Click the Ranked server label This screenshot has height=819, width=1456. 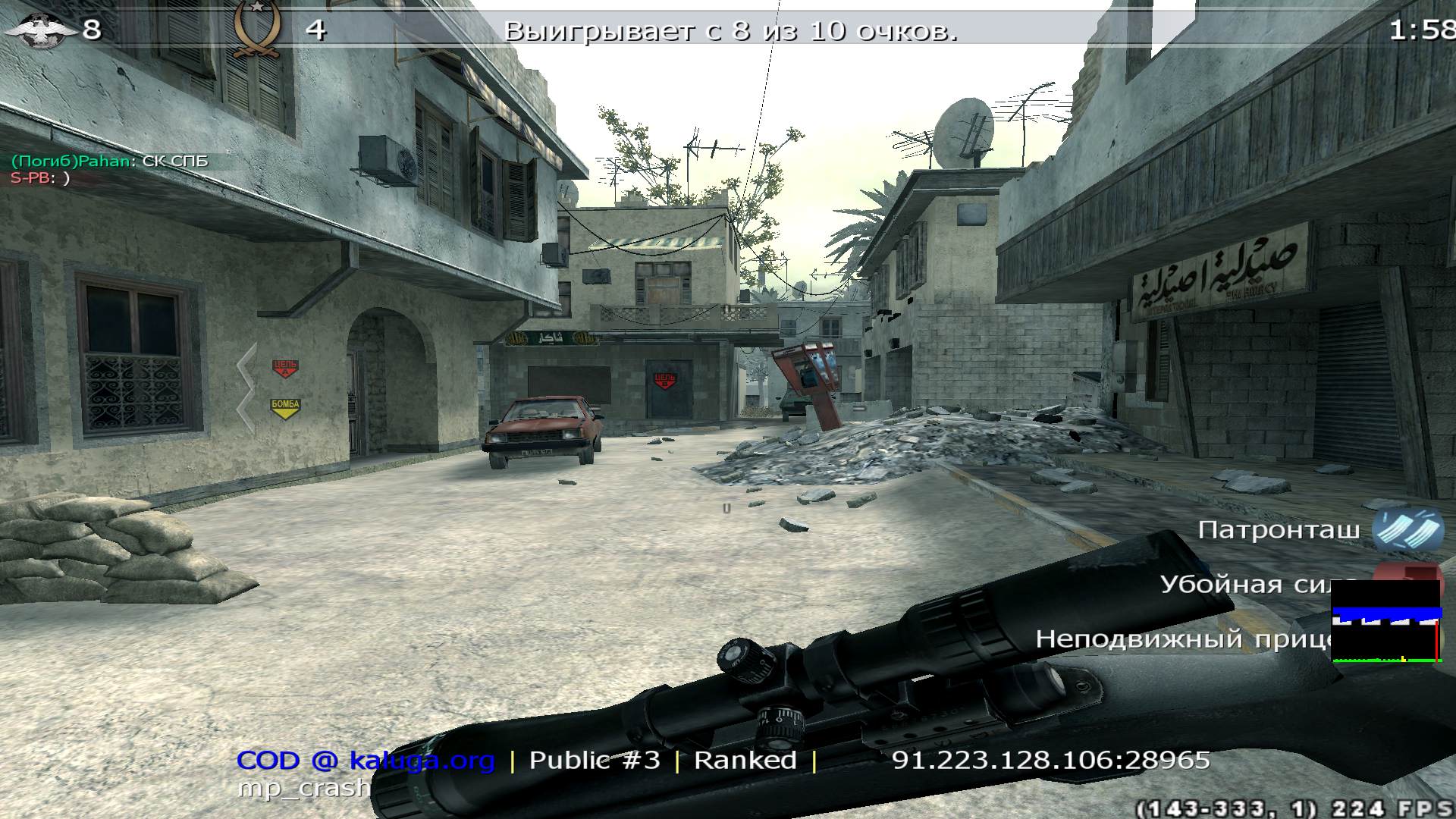745,759
